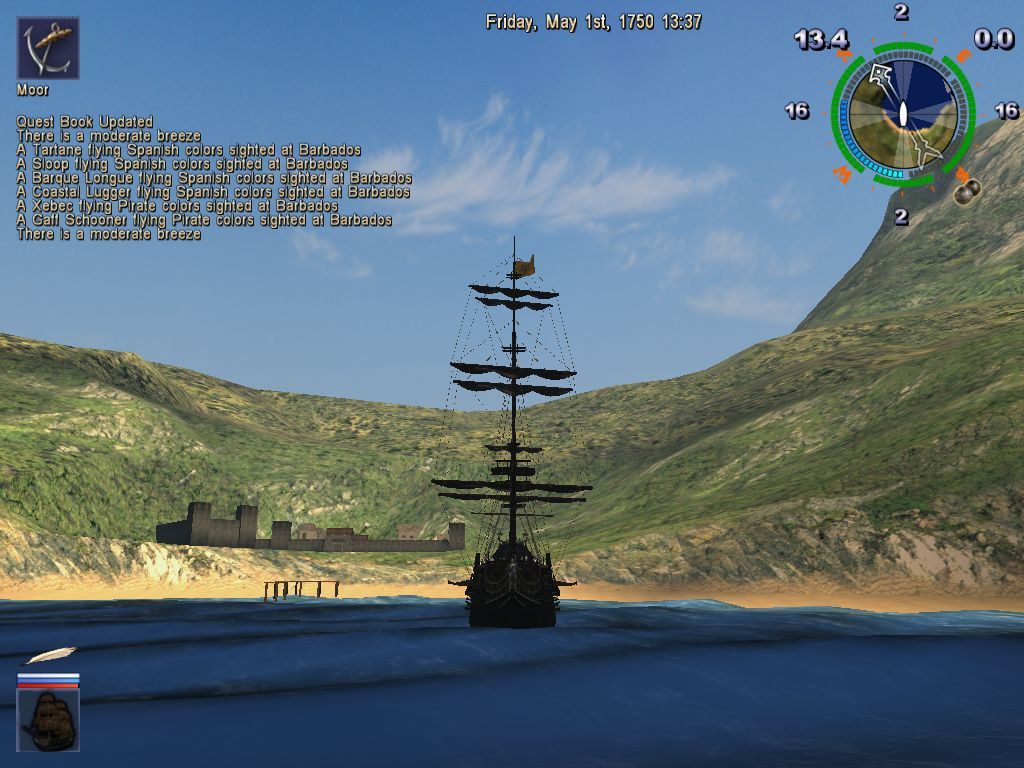Open the quest book feather quill icon
1024x768 pixels.
(x=50, y=656)
